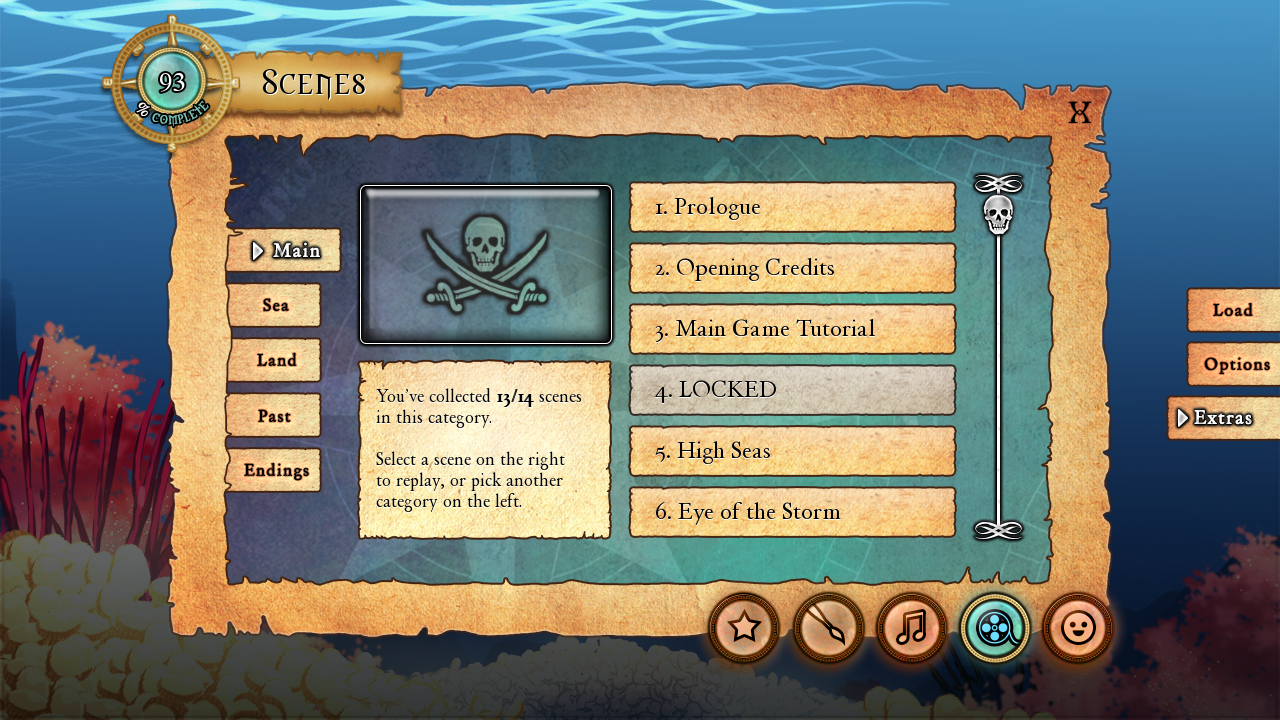
Task: Switch to the Main scene category
Action: pyautogui.click(x=284, y=250)
